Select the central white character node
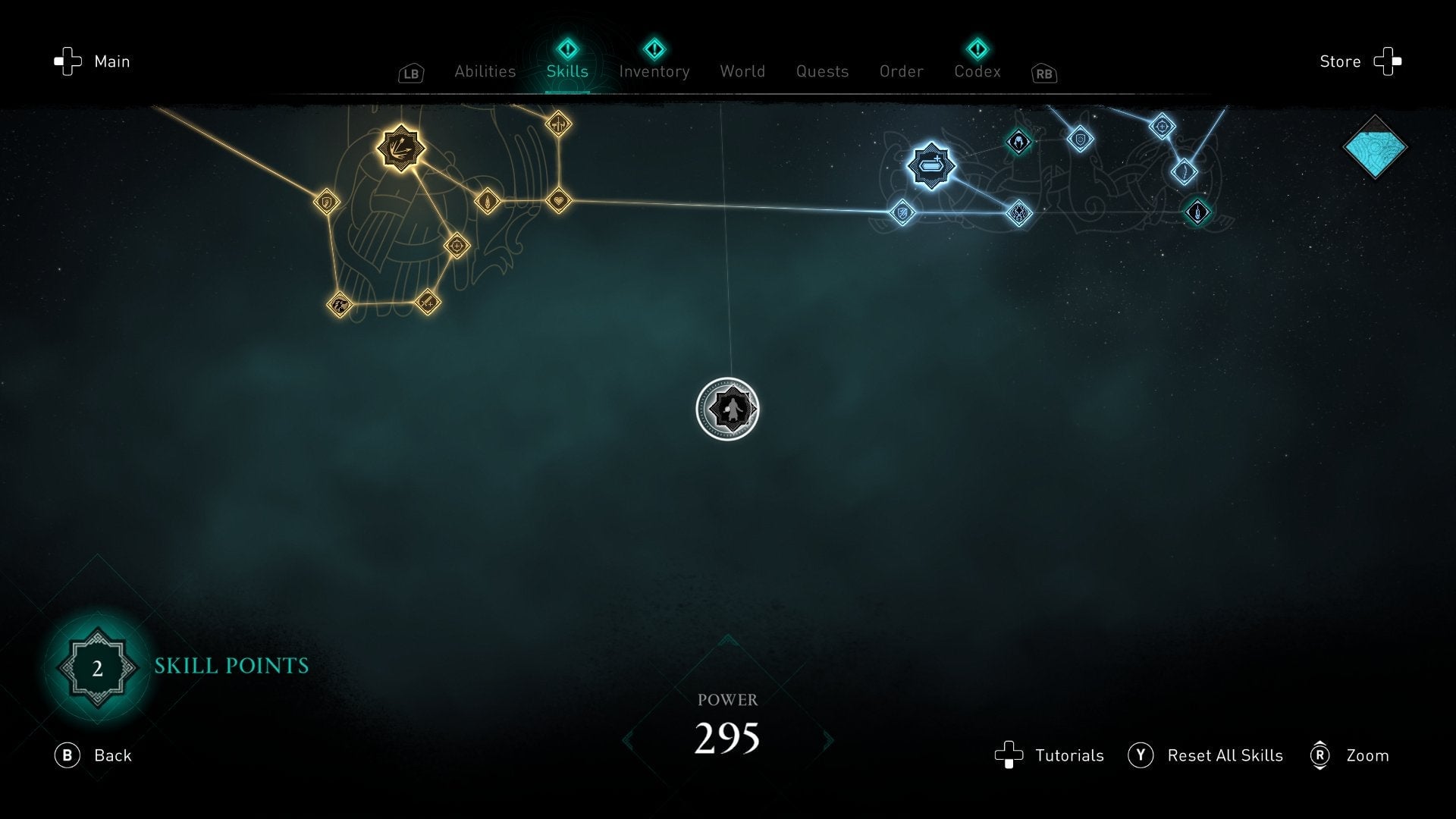The width and height of the screenshot is (1456, 819). [728, 409]
